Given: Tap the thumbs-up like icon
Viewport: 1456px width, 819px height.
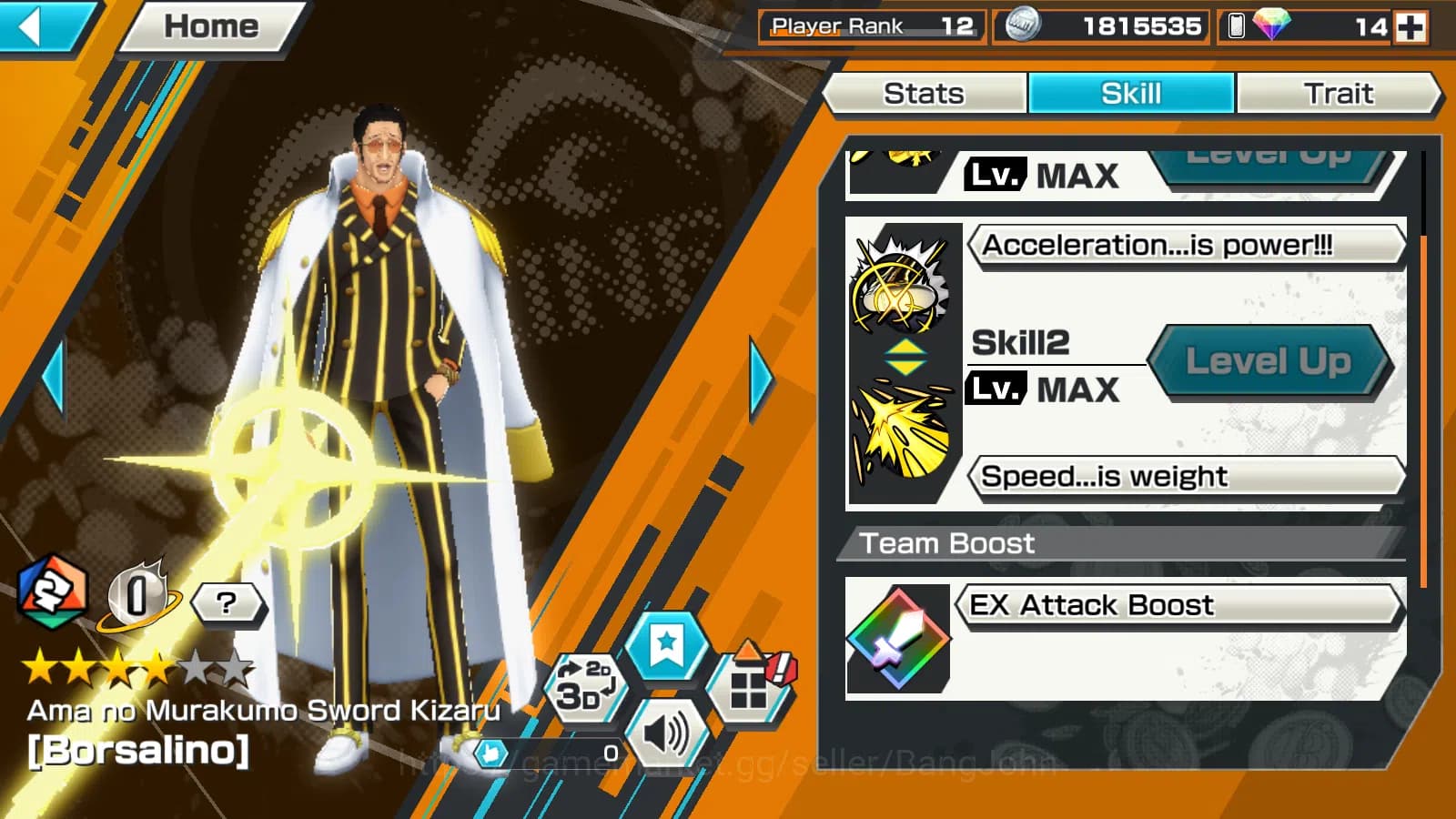Looking at the screenshot, I should coord(491,752).
